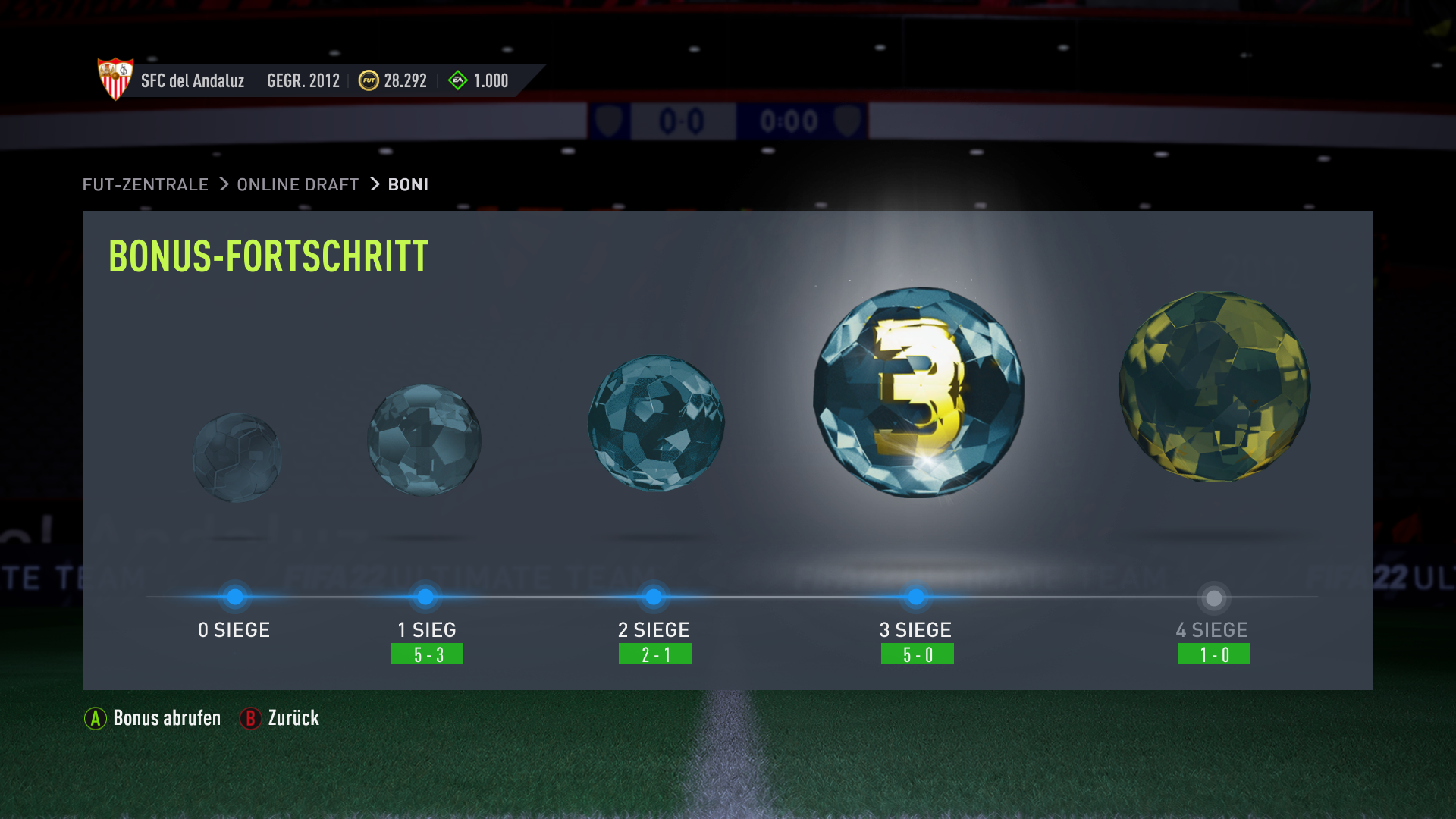Click the grey 4 Siege timeline node
The image size is (1456, 819).
tap(1214, 598)
